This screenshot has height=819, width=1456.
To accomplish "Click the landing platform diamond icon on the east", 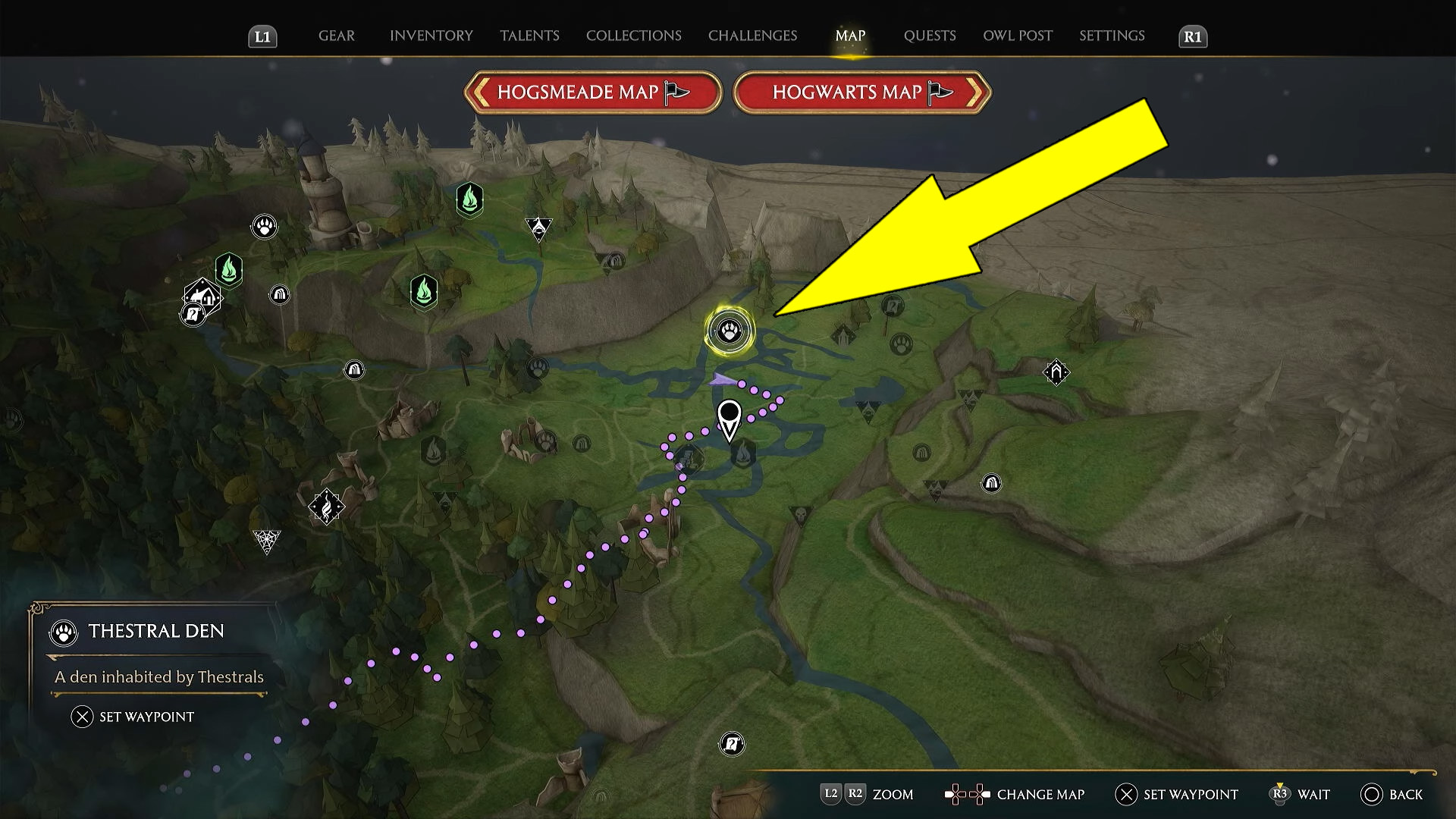I will coord(1056,371).
